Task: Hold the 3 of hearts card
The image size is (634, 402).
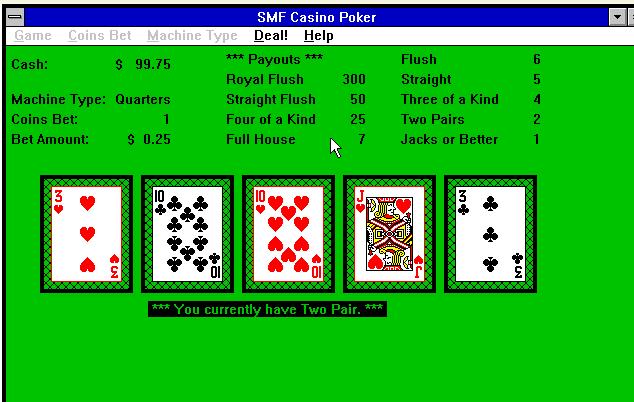Action: (86, 234)
